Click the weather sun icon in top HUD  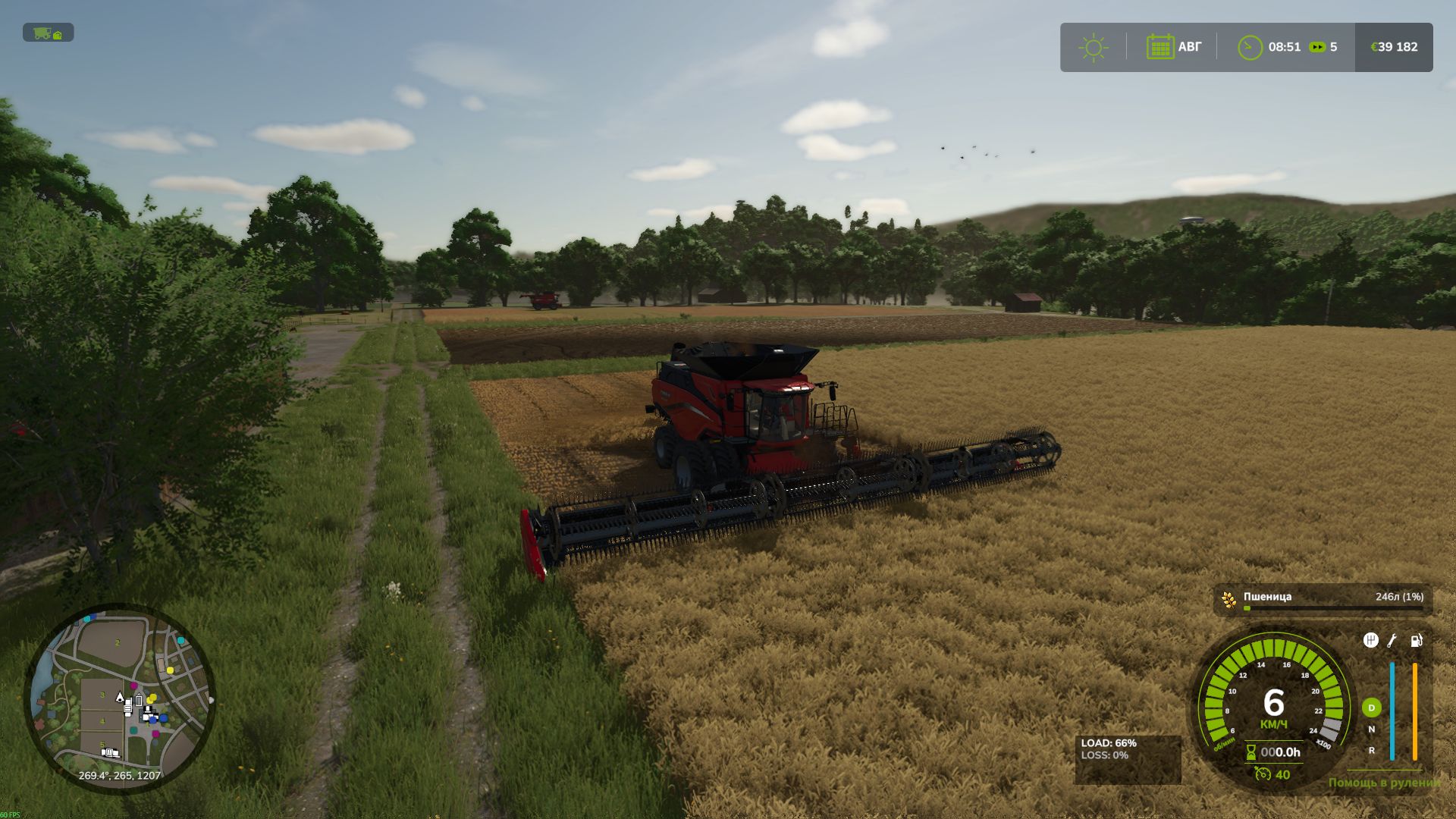point(1092,47)
